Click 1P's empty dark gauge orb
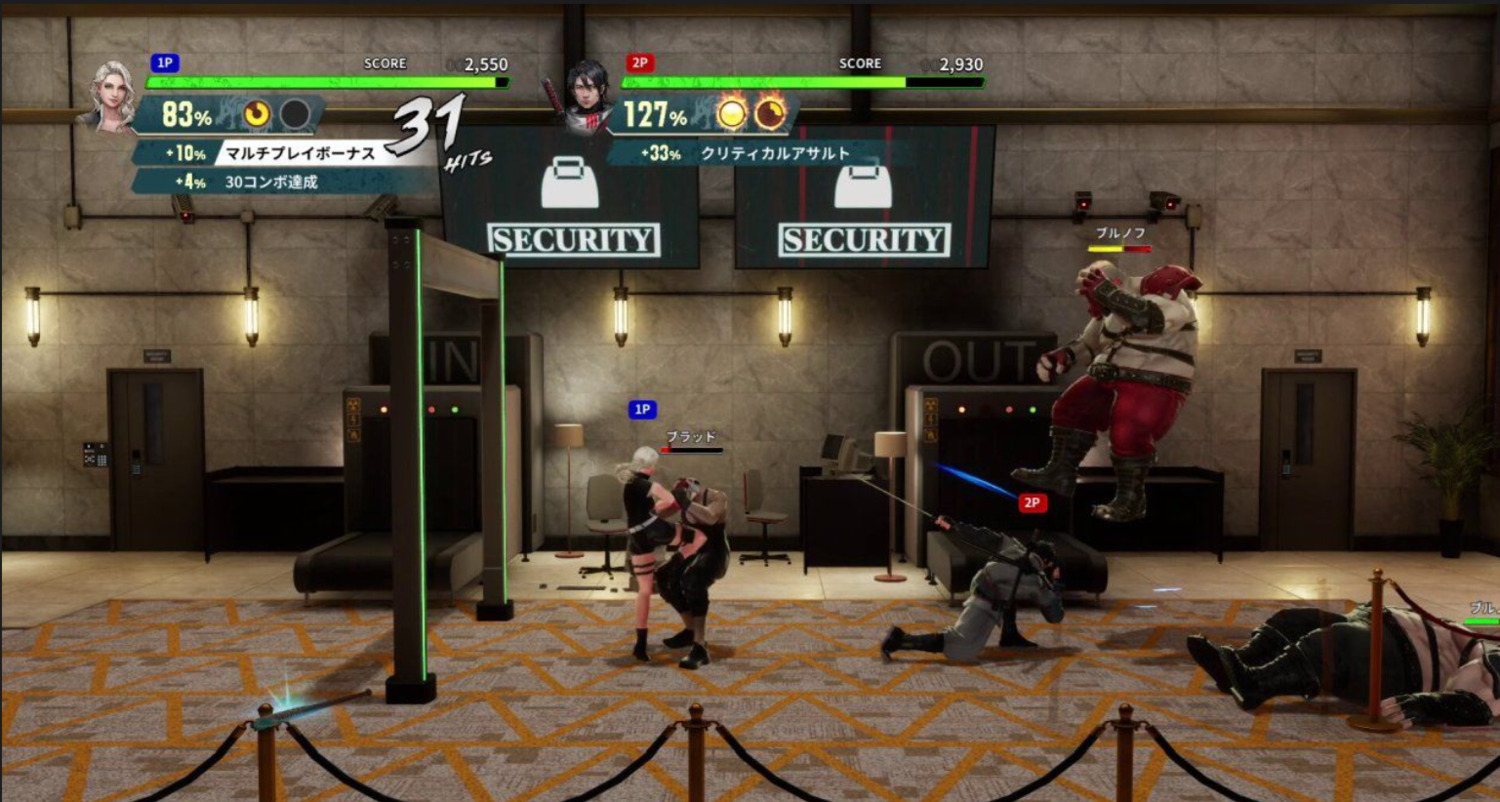 tap(294, 114)
